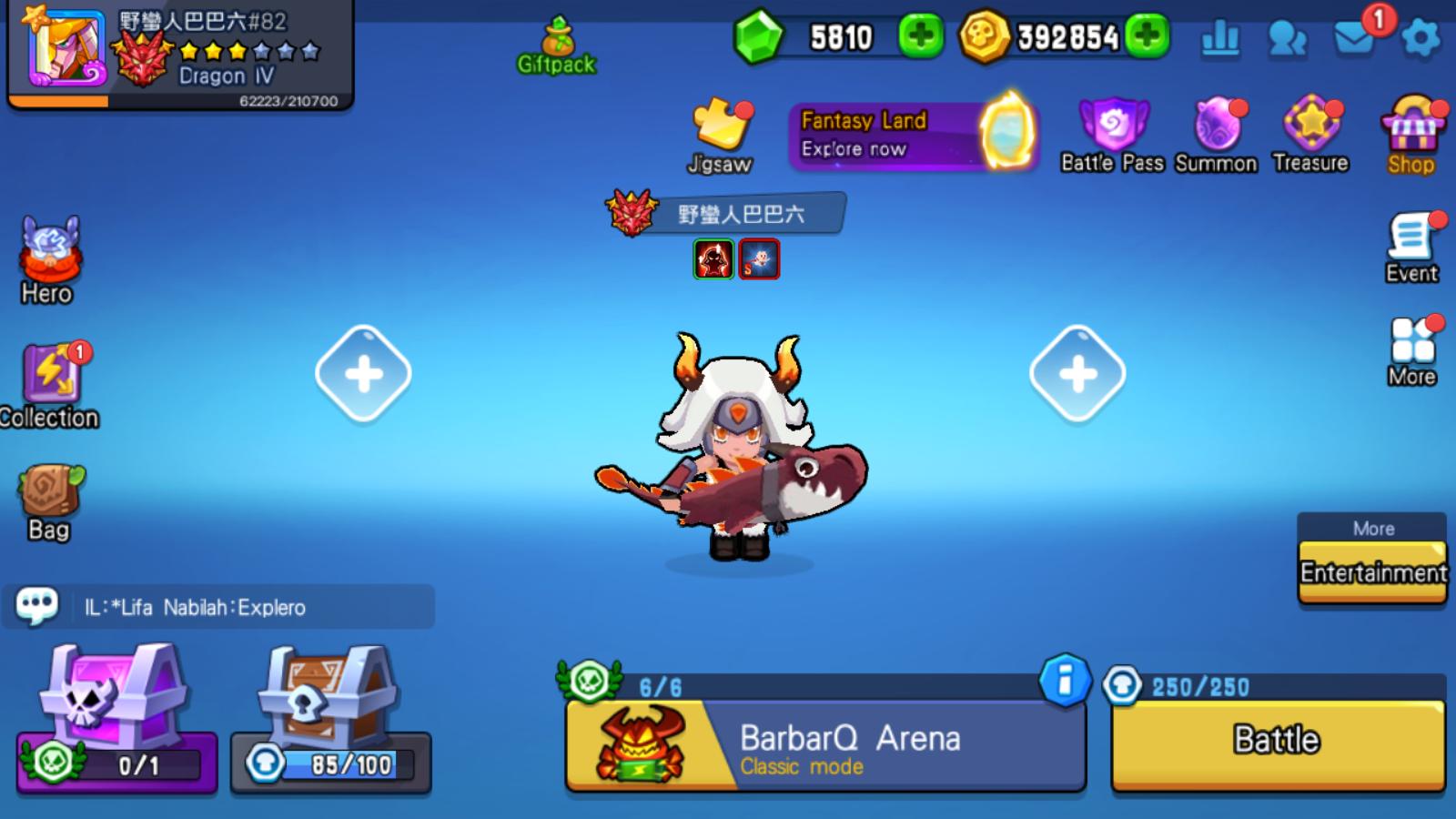Open the Giftpack
1456x819 pixels.
tap(558, 41)
